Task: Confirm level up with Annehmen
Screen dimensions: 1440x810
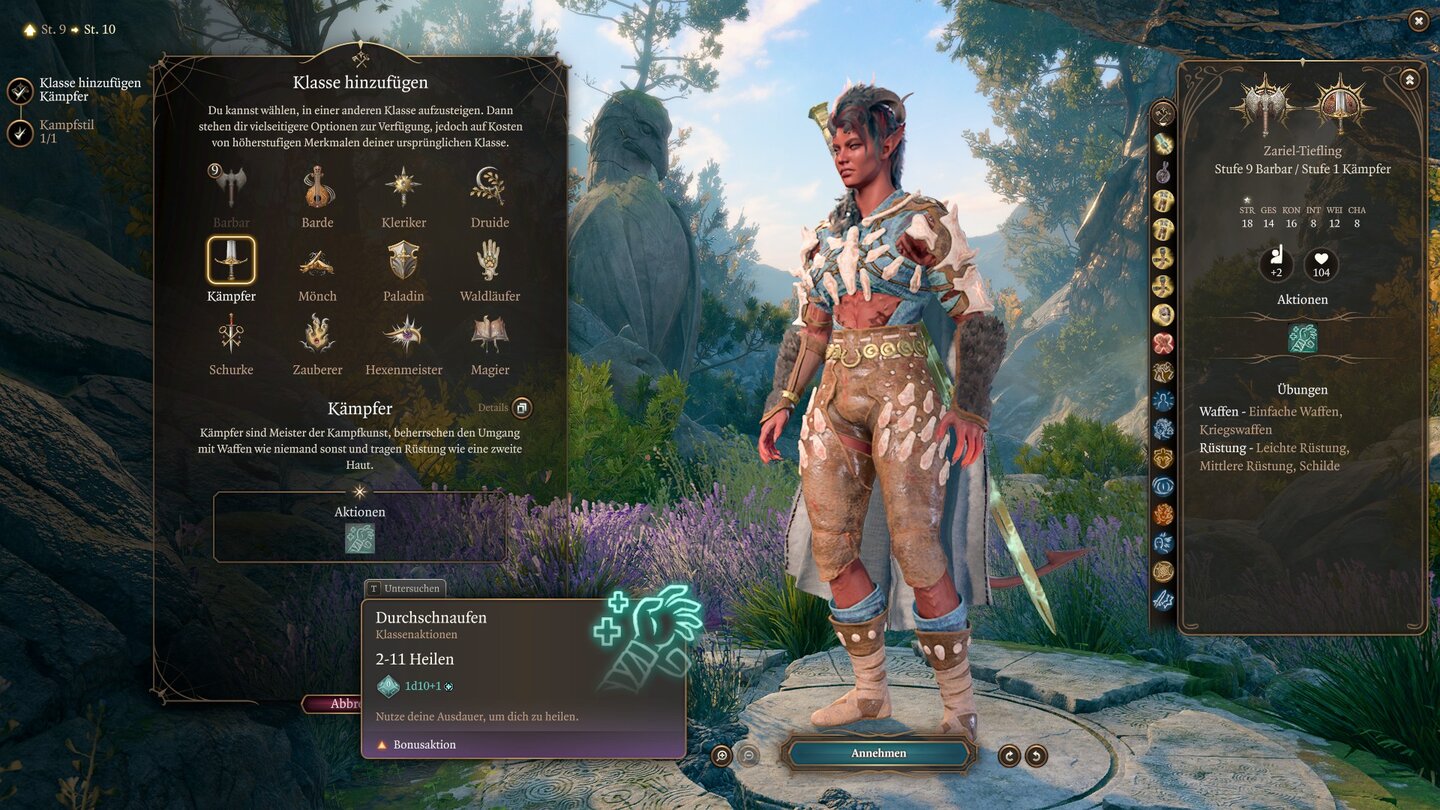Action: click(x=878, y=753)
